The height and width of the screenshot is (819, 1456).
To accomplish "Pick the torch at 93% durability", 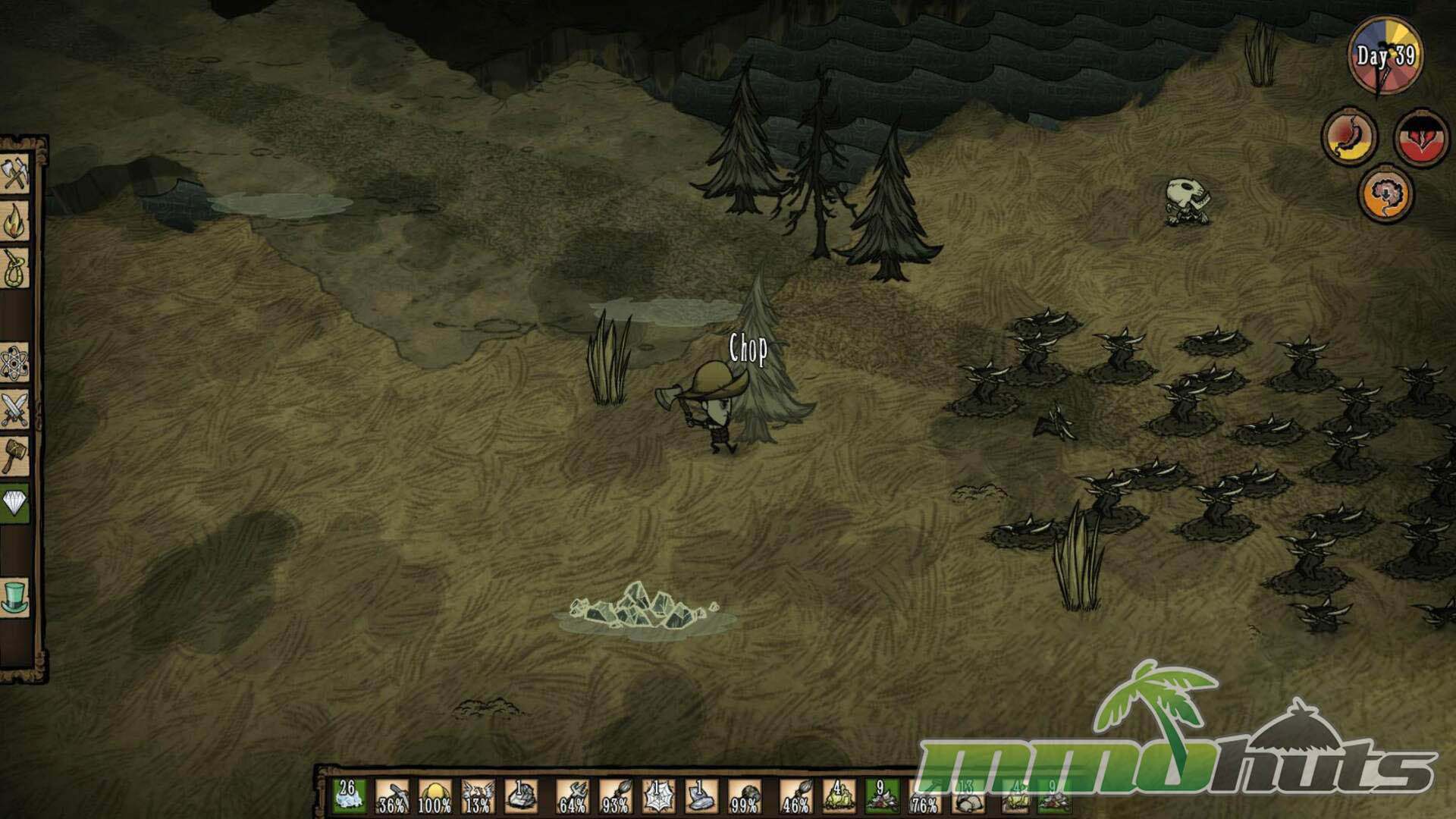I will pos(615,796).
